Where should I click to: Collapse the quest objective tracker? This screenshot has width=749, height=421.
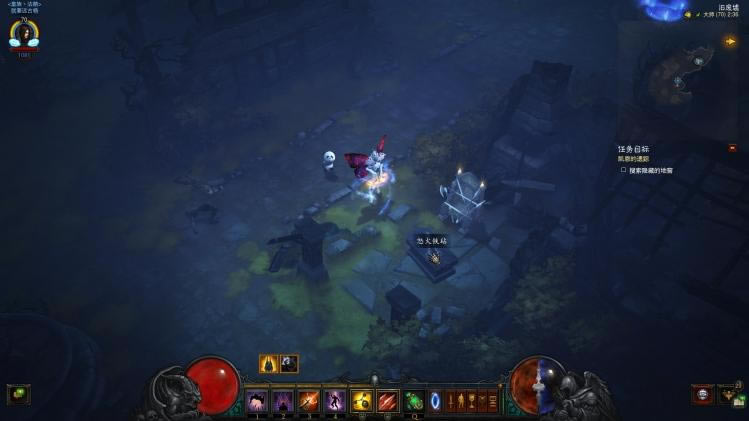(x=732, y=148)
